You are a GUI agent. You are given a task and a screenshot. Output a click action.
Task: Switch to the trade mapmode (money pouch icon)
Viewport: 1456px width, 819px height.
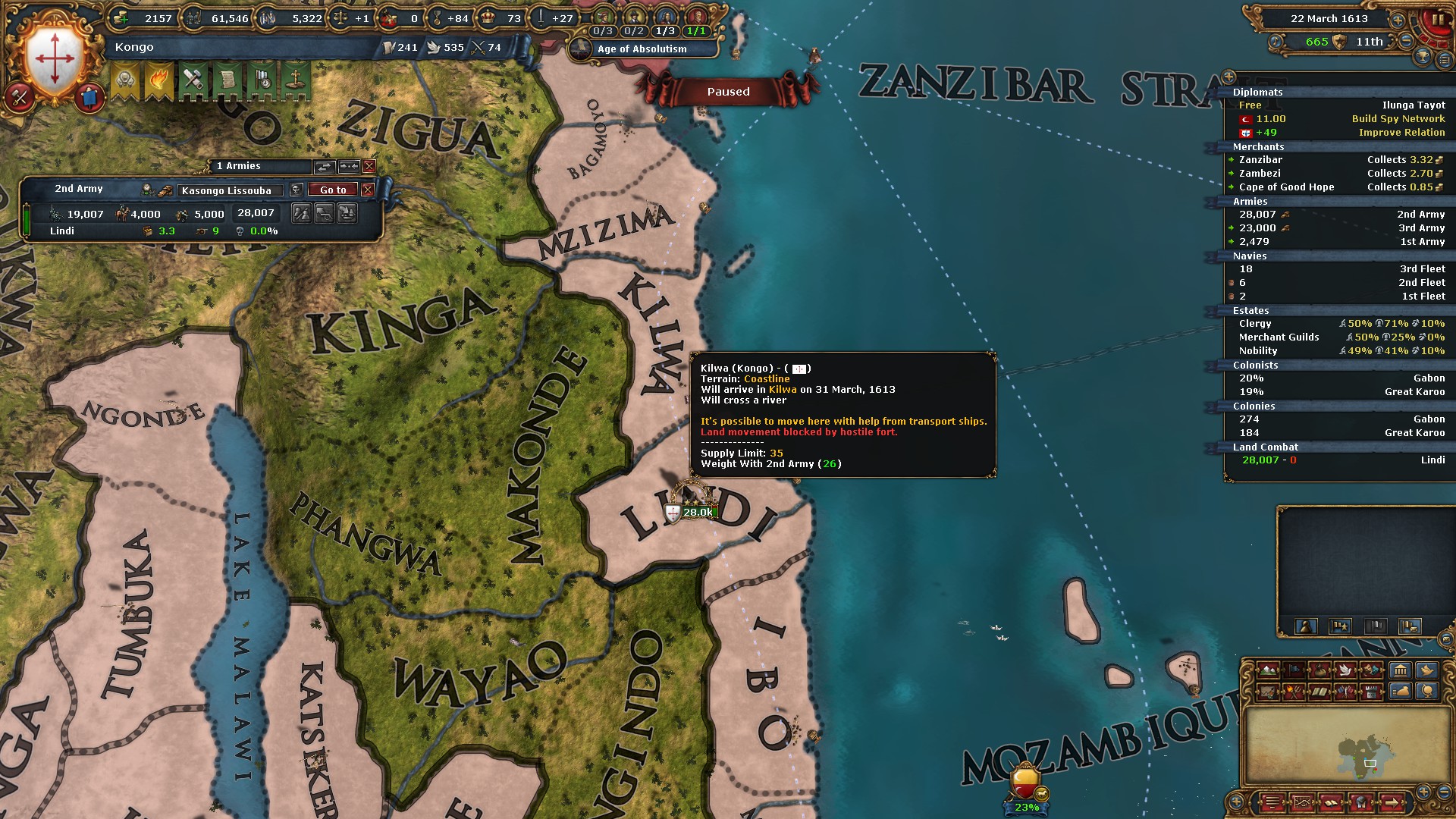[x=1319, y=670]
